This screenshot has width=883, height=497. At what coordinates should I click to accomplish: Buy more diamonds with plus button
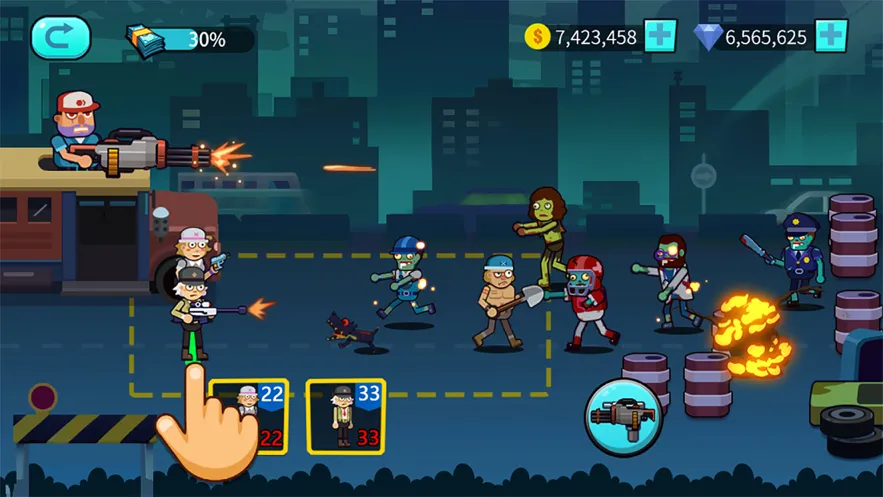(831, 37)
